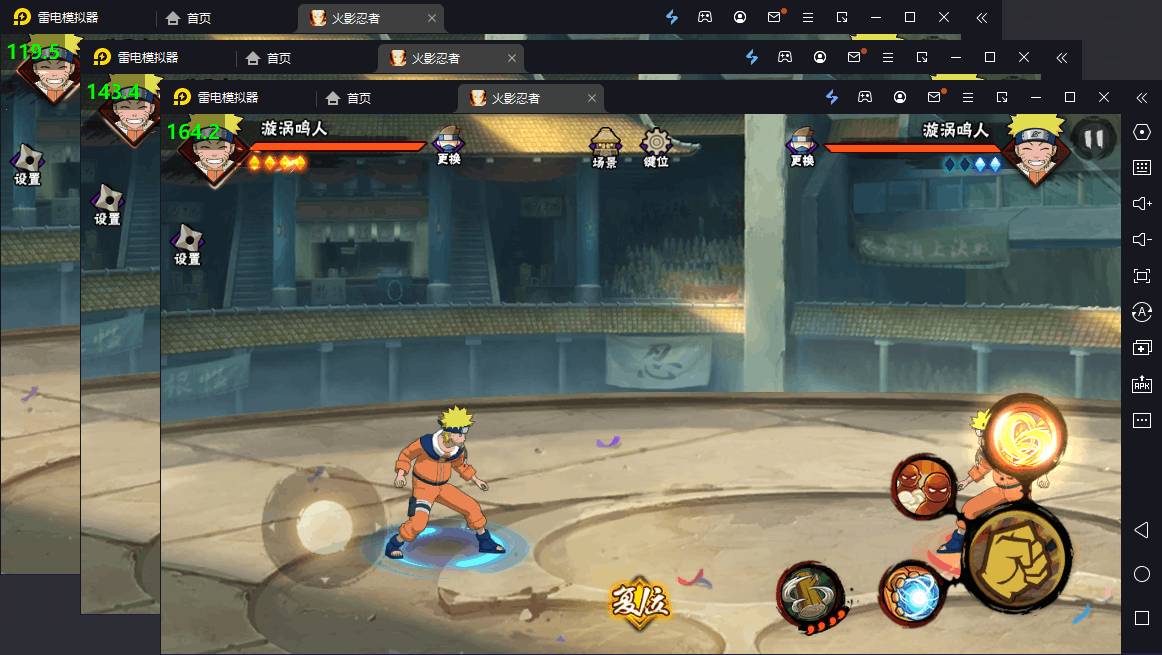Screen dimensions: 1162x655
Task: Click 更换 beside the left player's health bar
Action: click(449, 146)
